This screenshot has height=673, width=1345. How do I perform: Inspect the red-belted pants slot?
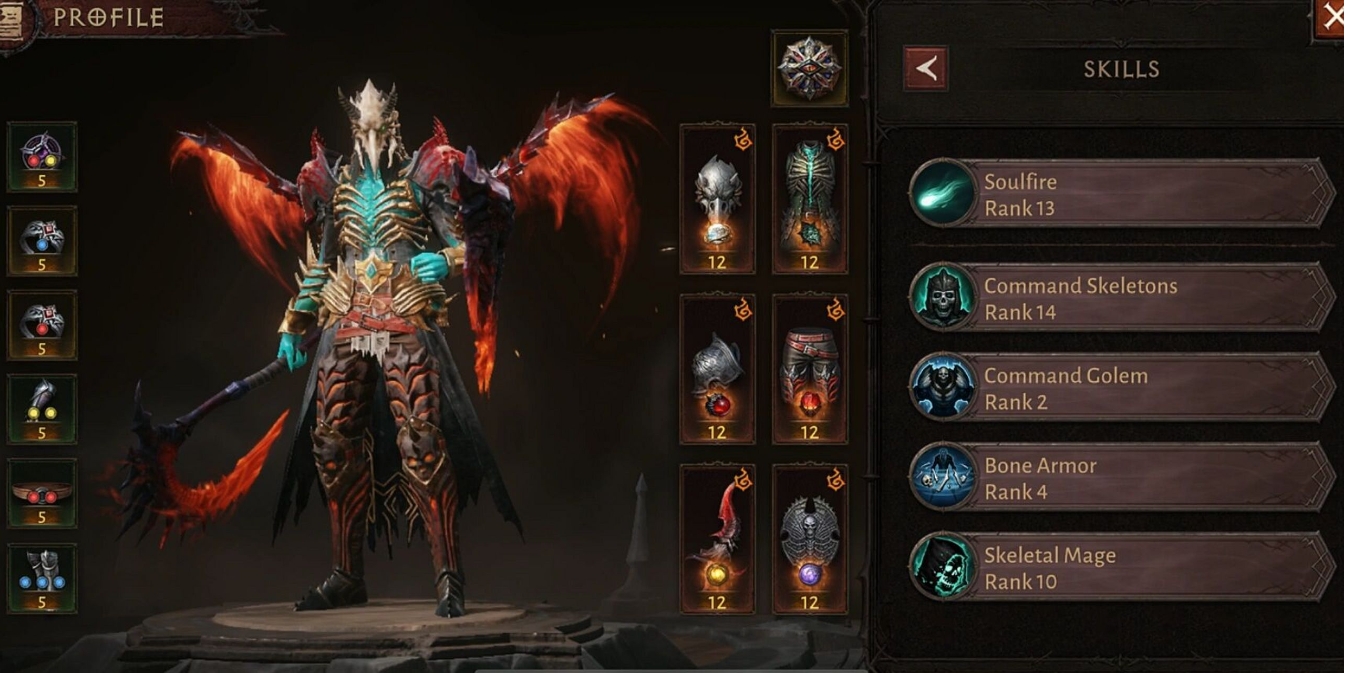tap(809, 369)
